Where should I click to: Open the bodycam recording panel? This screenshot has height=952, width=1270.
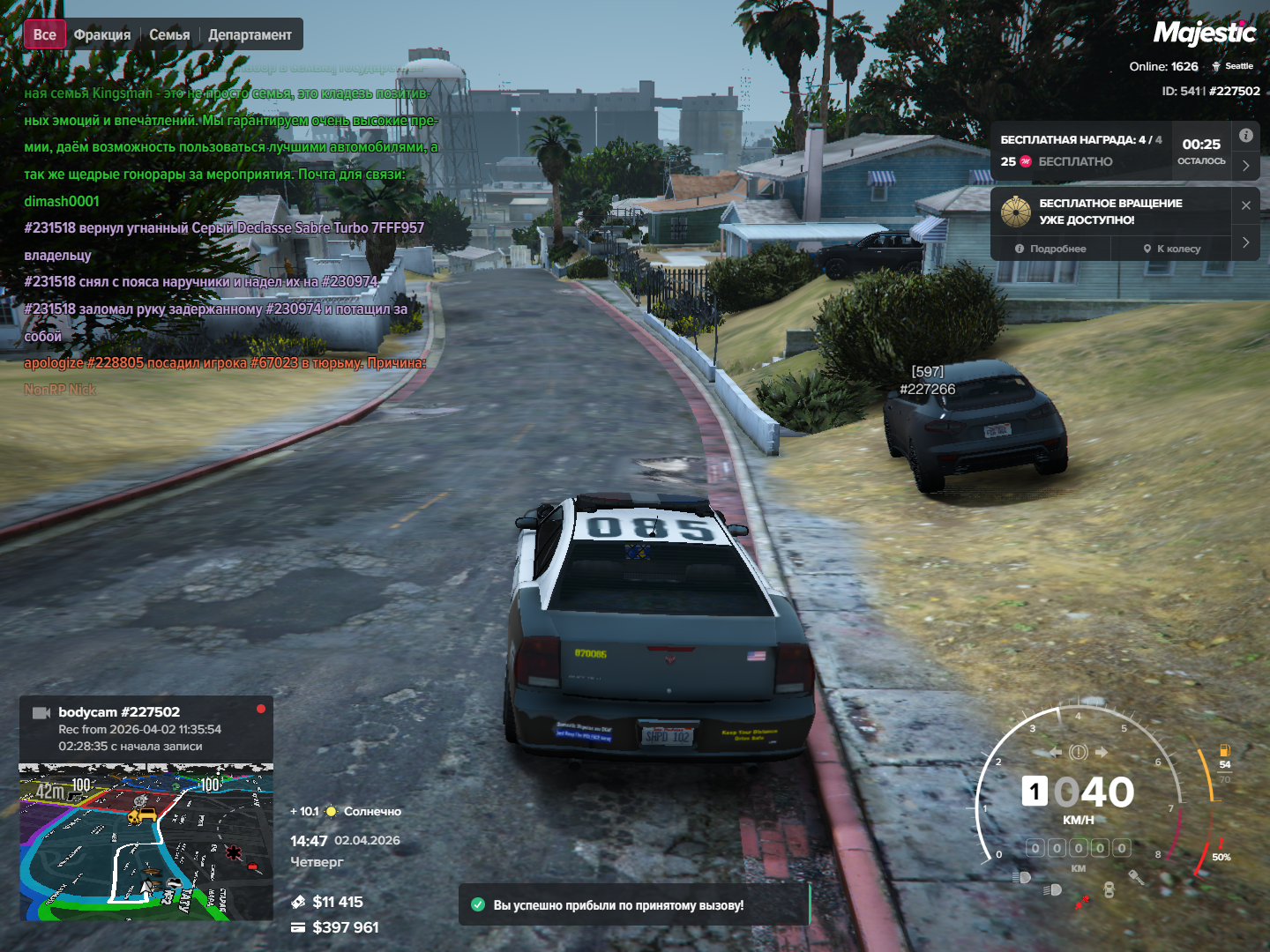(146, 729)
